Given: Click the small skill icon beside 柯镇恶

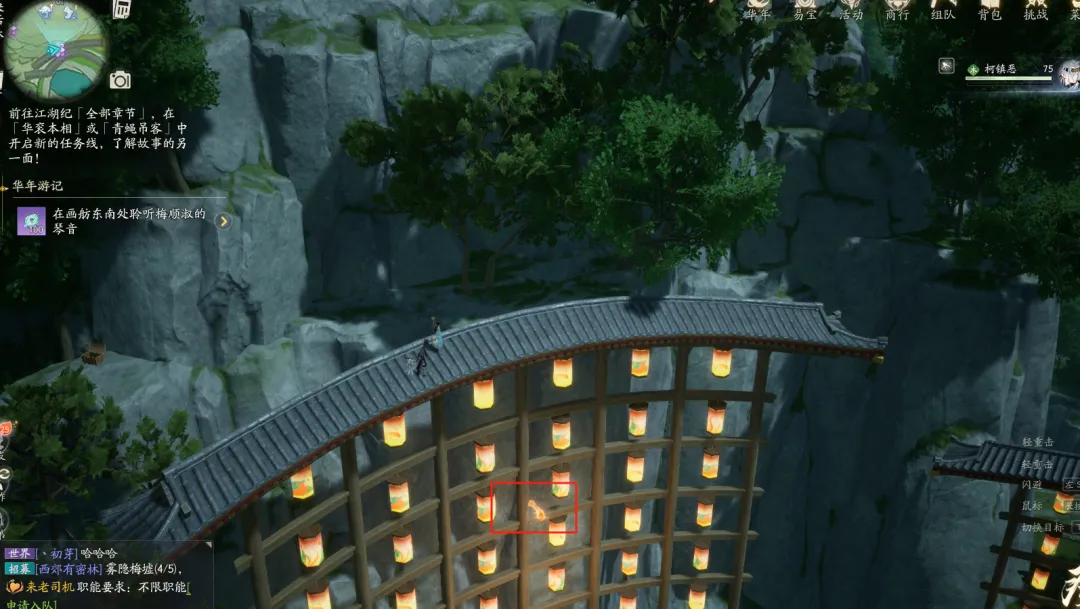Looking at the screenshot, I should [946, 66].
